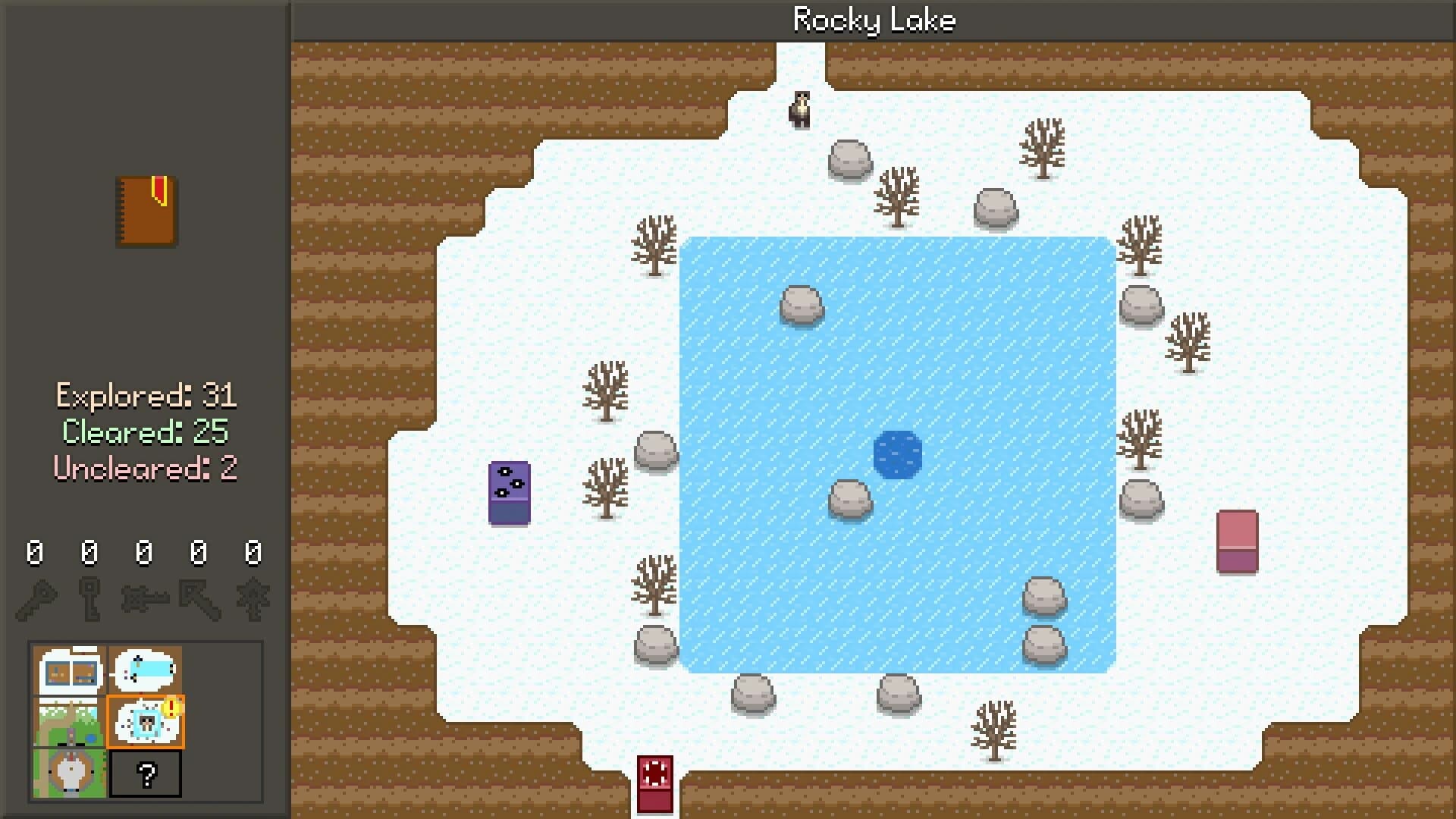The image size is (1456, 819).
Task: Click the Uncleared: 2 stat label
Action: click(146, 469)
